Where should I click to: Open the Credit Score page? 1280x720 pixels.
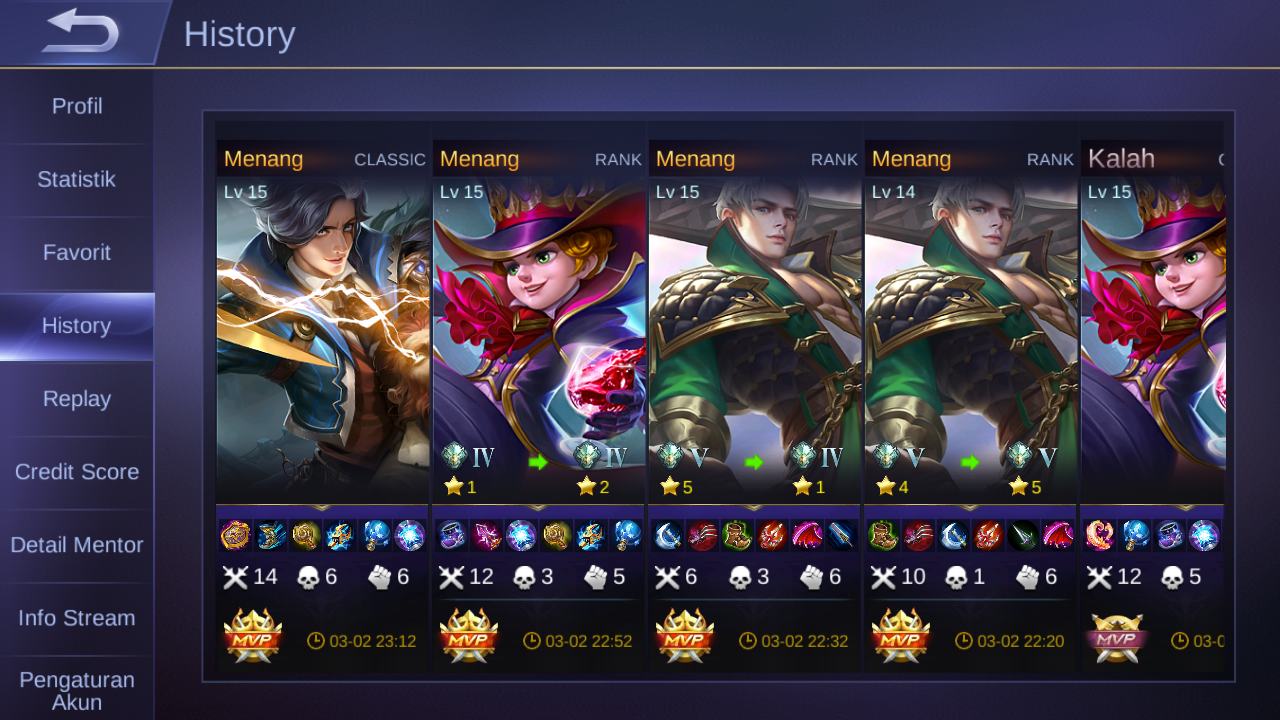click(x=76, y=471)
